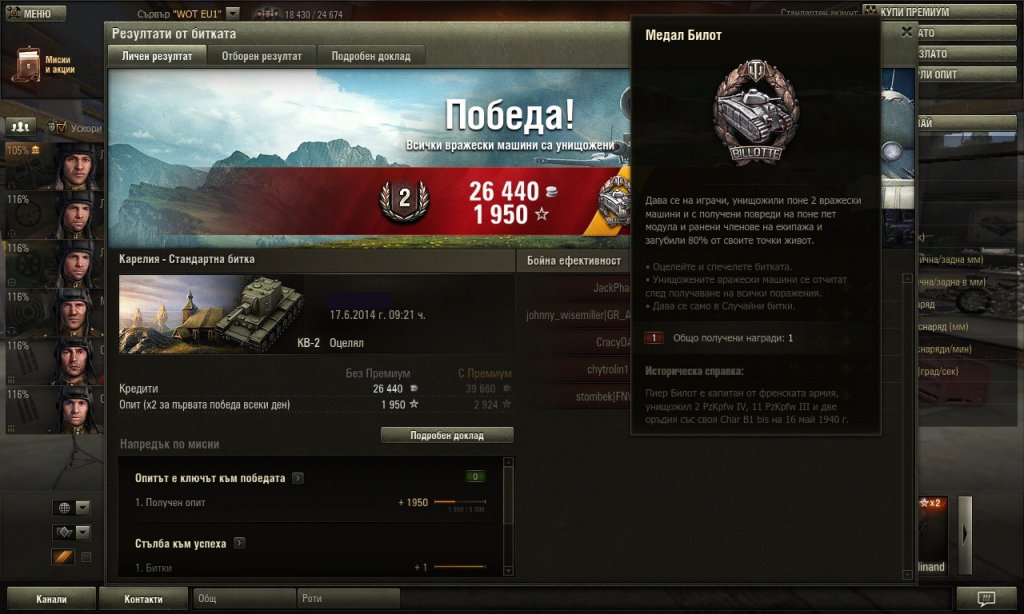
Task: Open the Подробен доклад tab
Action: [371, 56]
